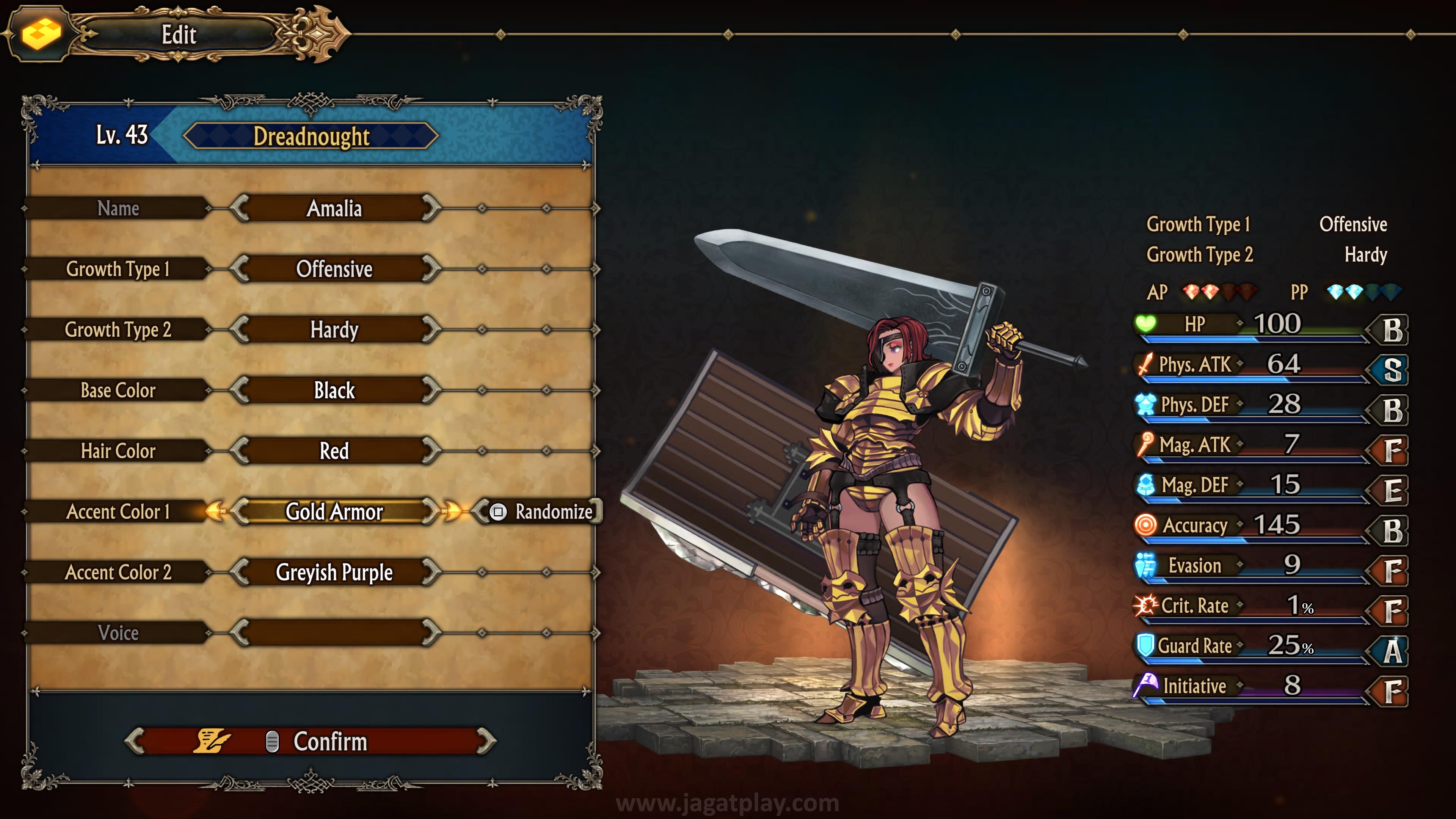
Task: Change Base Color to previous option
Action: click(240, 390)
